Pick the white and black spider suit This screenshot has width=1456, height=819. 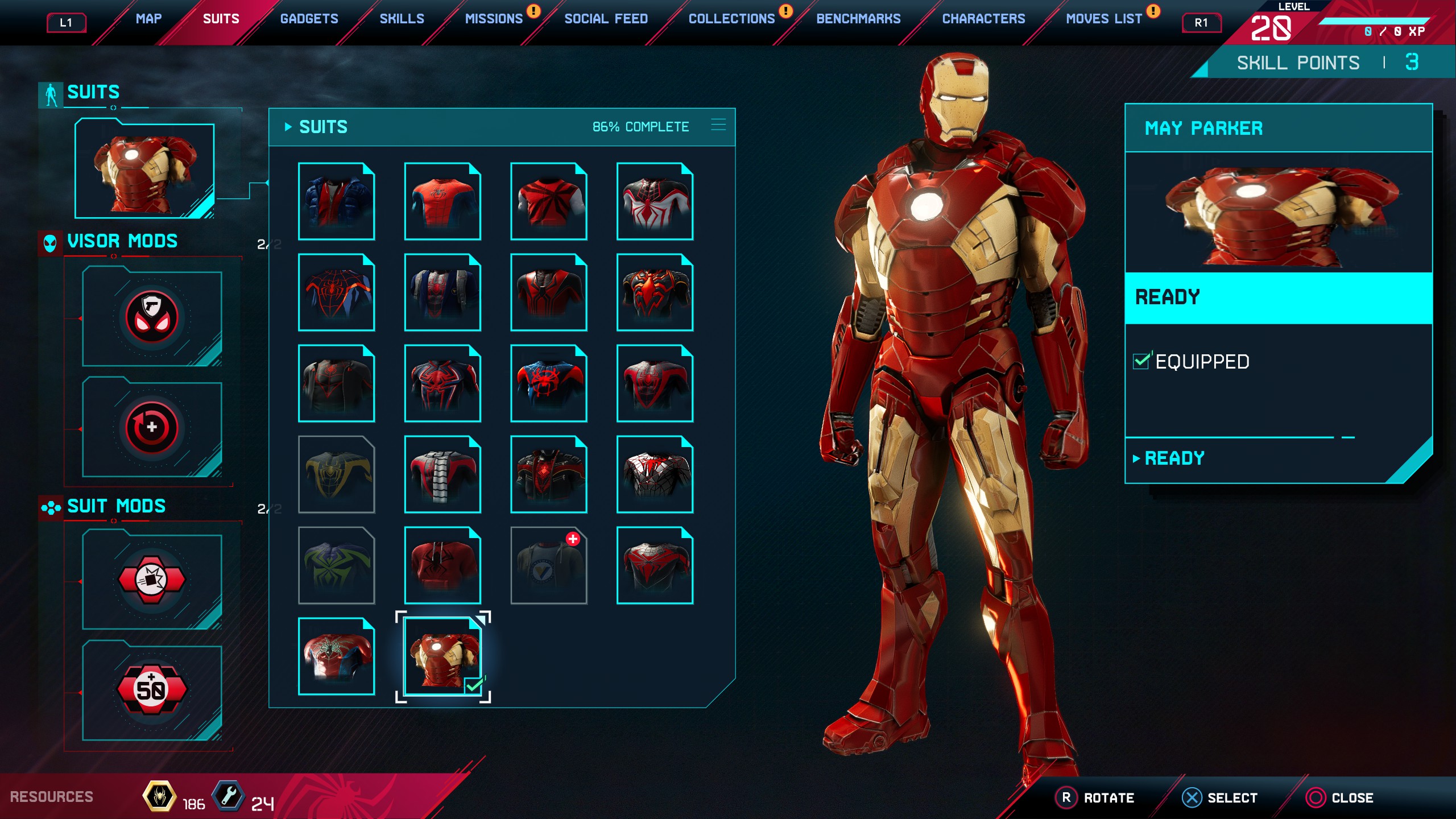pos(655,201)
